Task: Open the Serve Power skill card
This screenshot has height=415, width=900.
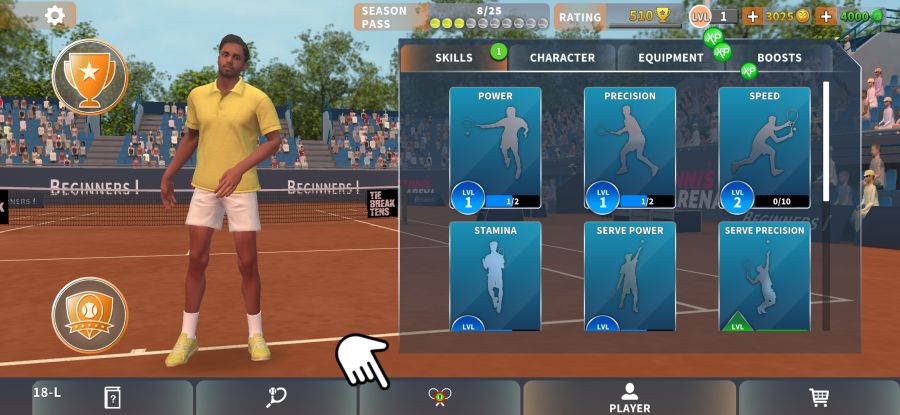Action: [x=630, y=277]
